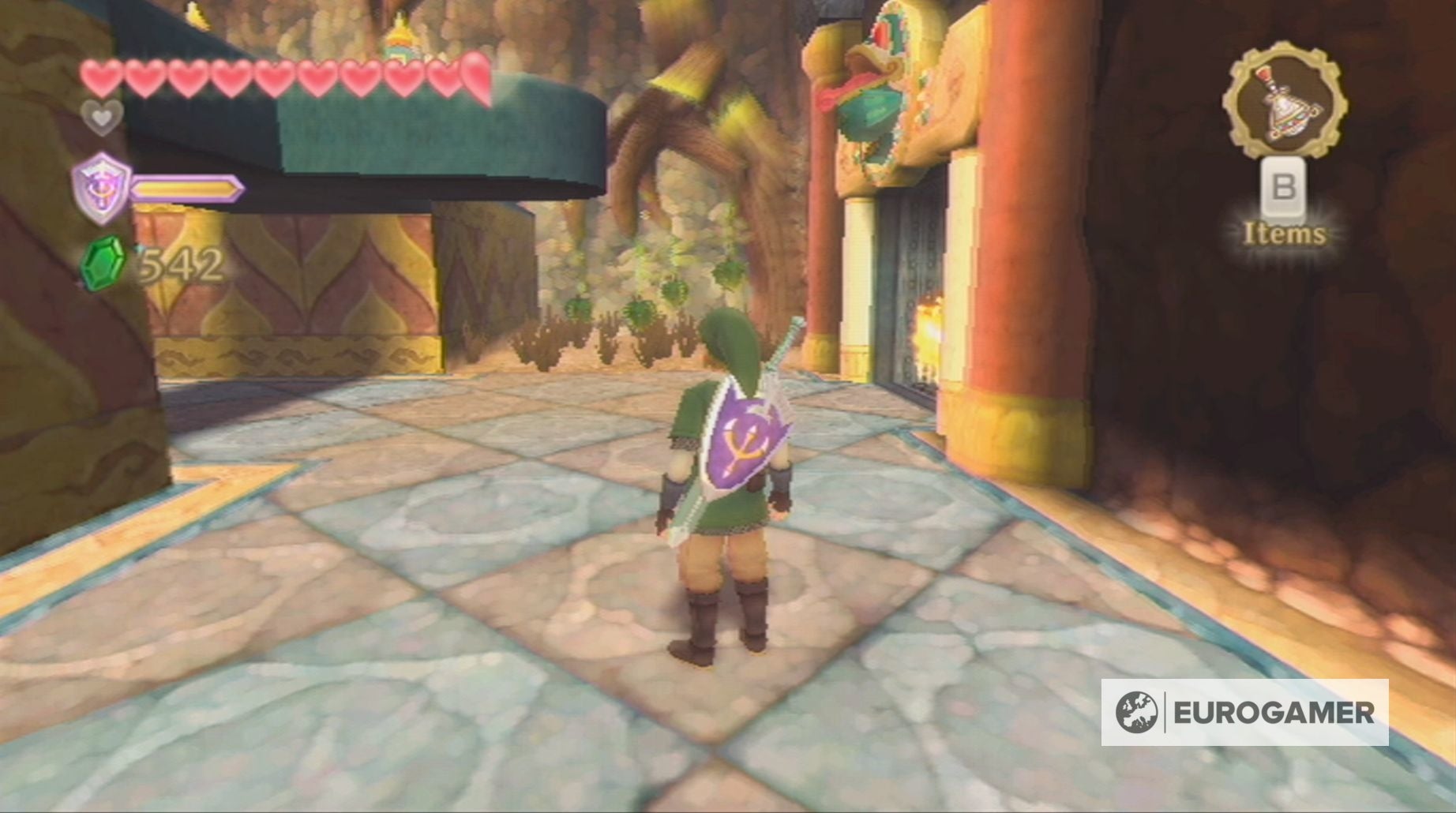Expand the rupee counter panel
This screenshot has height=813, width=1456.
click(x=154, y=264)
